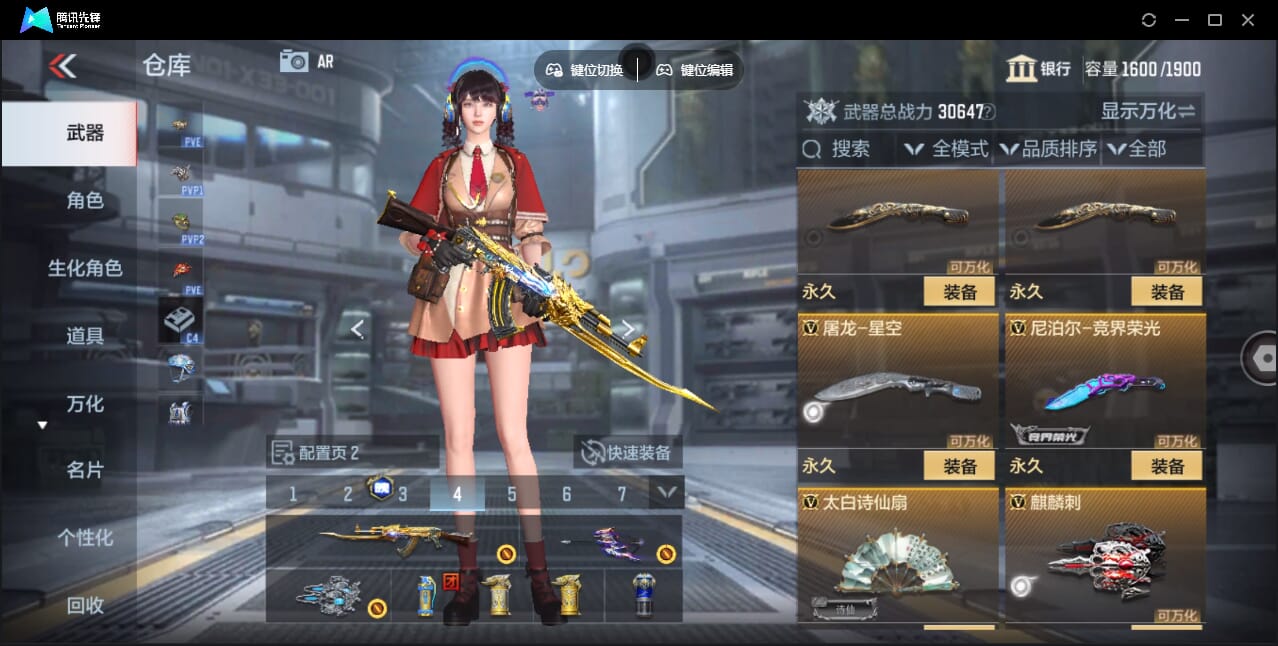This screenshot has width=1278, height=646.
Task: Open the 银行 bank
Action: click(x=1039, y=69)
